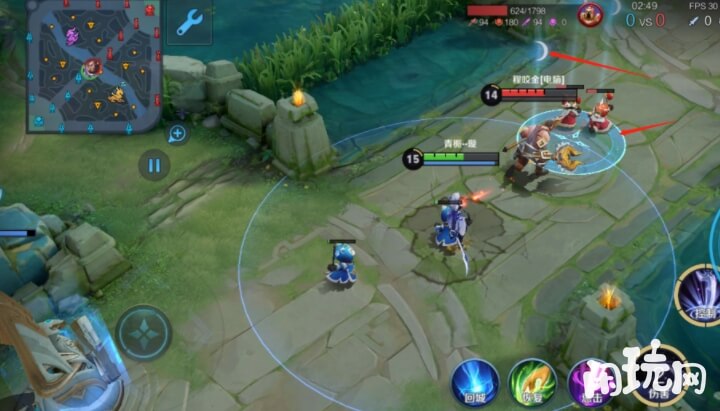Image resolution: width=720 pixels, height=411 pixels.
Task: Select the enemy hero portrait at top
Action: pos(589,14)
